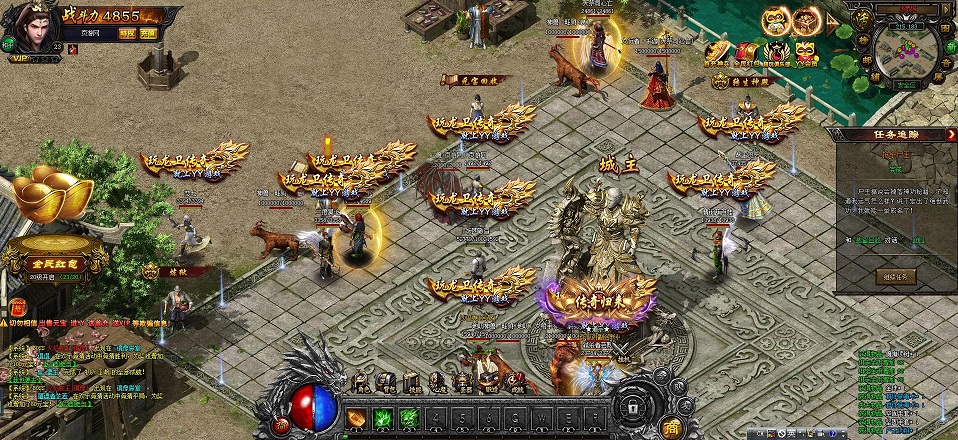Click the 继续任务 continue quest button
The width and height of the screenshot is (958, 440).
pyautogui.click(x=896, y=276)
